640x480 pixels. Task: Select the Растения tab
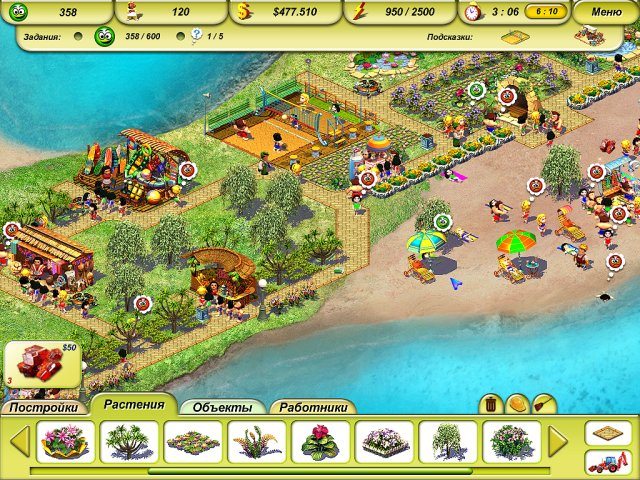click(x=134, y=406)
